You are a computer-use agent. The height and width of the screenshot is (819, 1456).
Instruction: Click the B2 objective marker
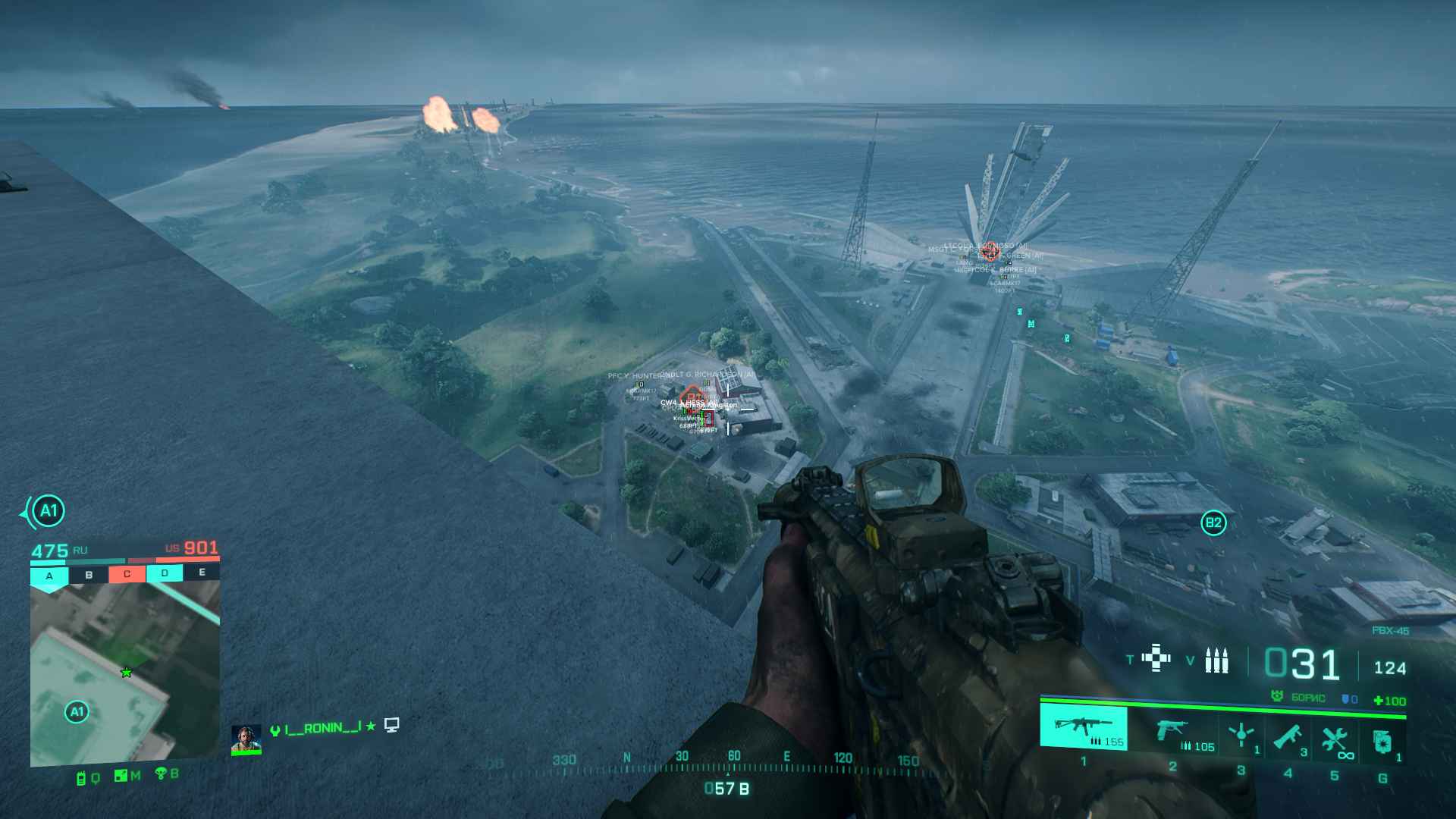coord(1213,522)
